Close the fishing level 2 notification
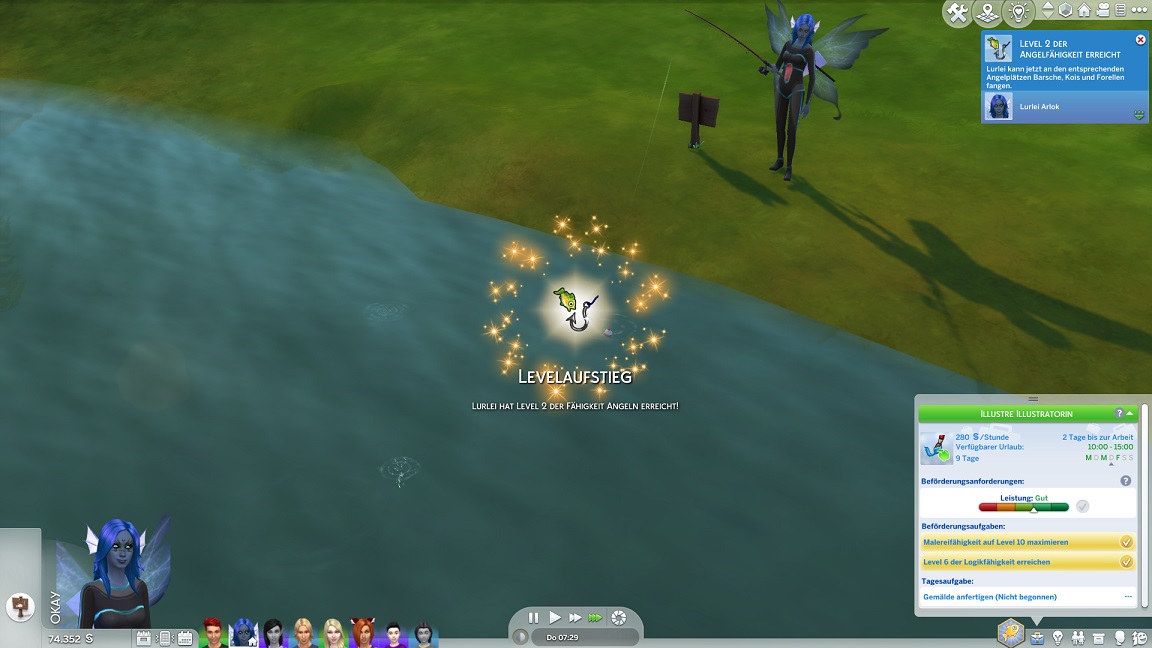 click(x=1140, y=40)
